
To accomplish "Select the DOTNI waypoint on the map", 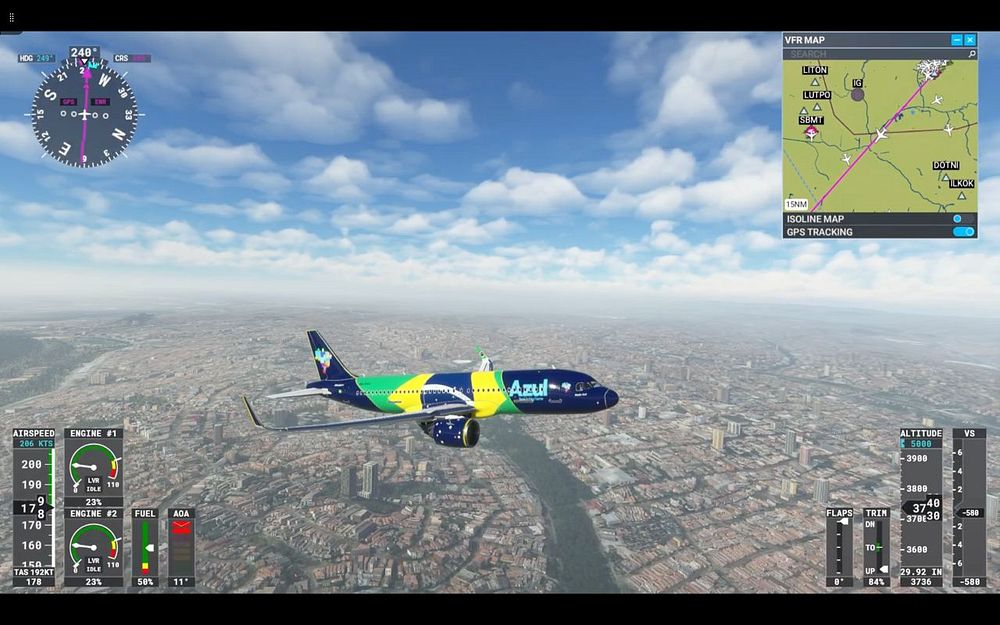I will point(947,177).
